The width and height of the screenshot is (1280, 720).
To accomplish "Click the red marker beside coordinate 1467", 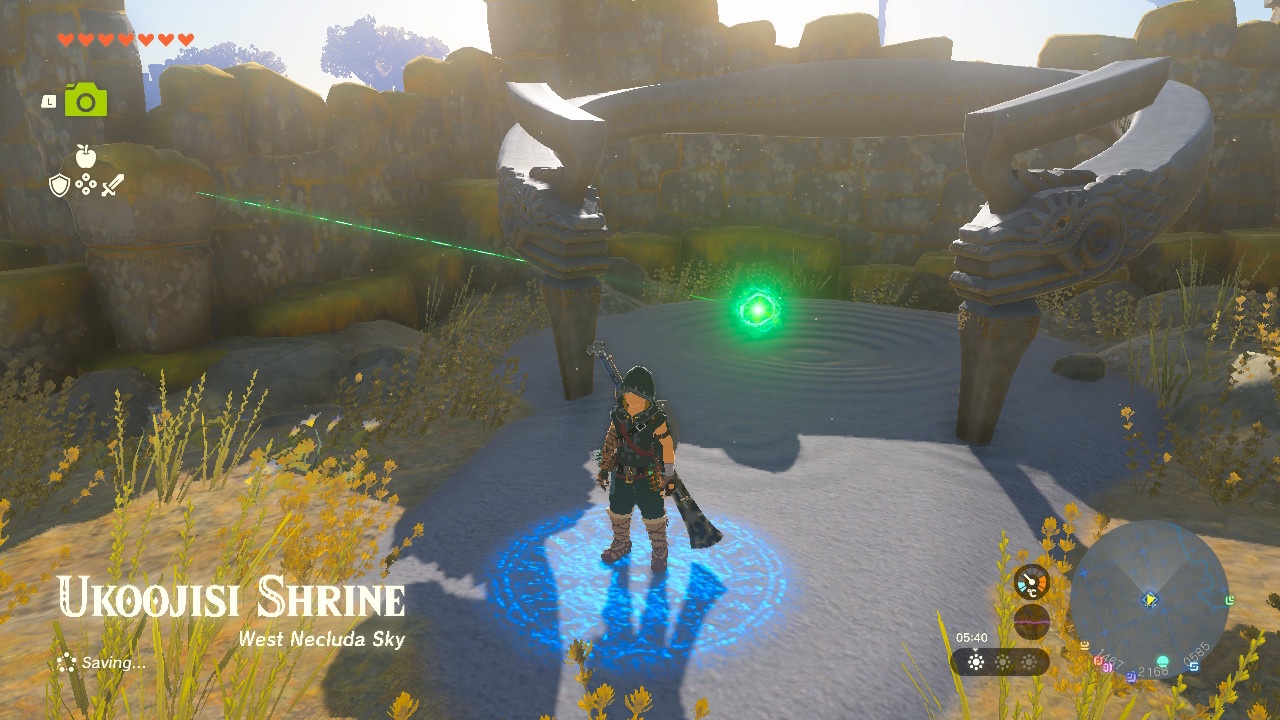I will coord(1098,661).
